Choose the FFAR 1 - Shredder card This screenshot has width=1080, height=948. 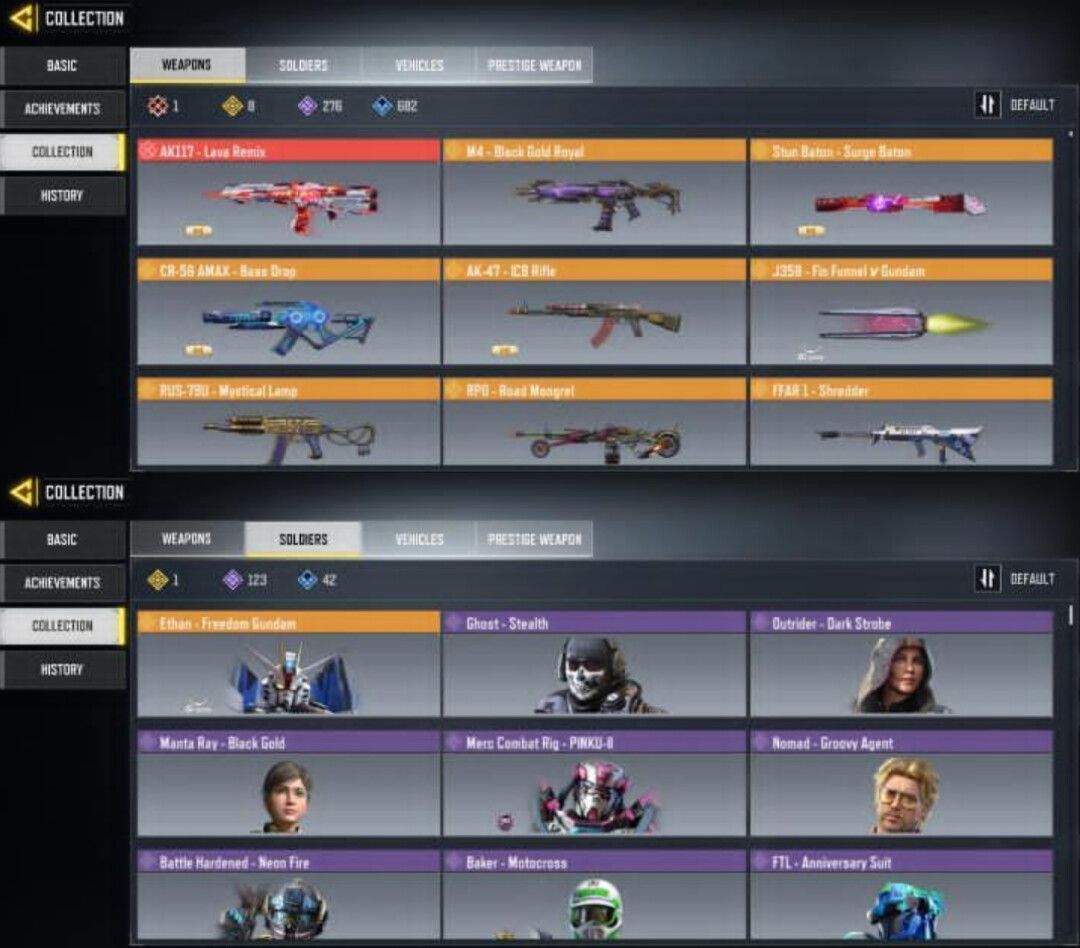tap(901, 423)
